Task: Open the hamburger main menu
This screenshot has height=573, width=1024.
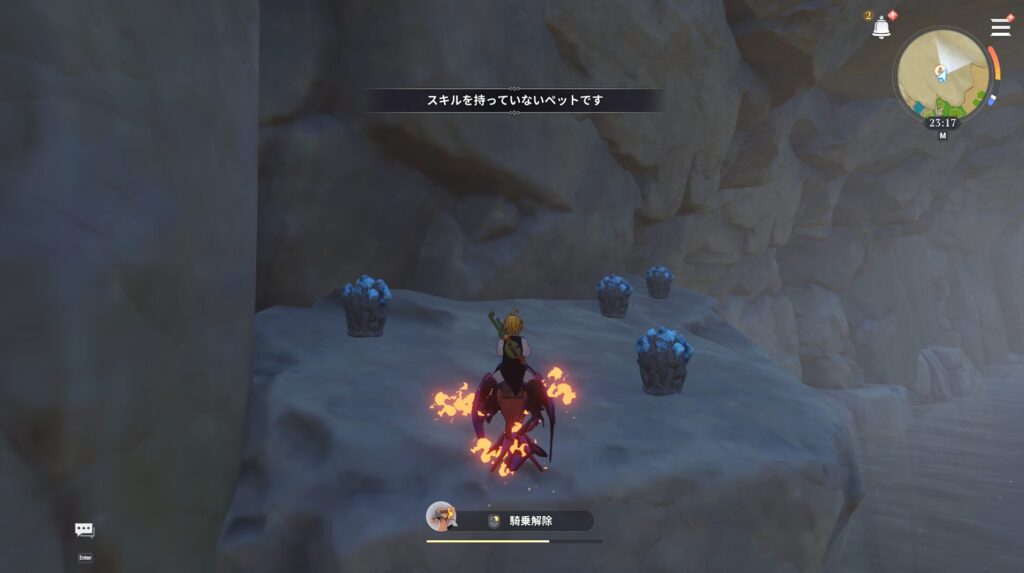Action: click(x=1000, y=28)
